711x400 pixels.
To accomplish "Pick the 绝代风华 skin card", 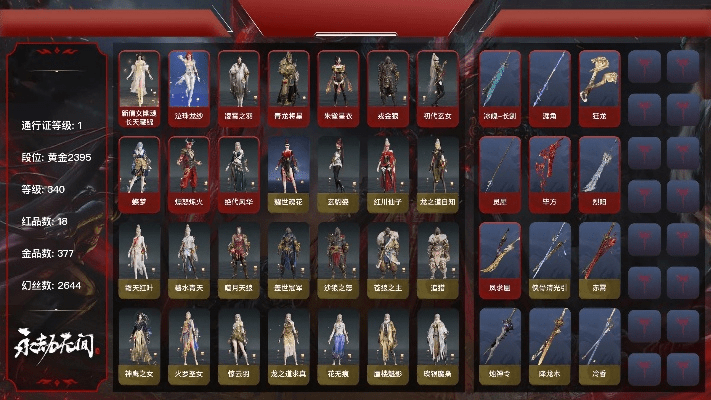I will click(x=238, y=172).
